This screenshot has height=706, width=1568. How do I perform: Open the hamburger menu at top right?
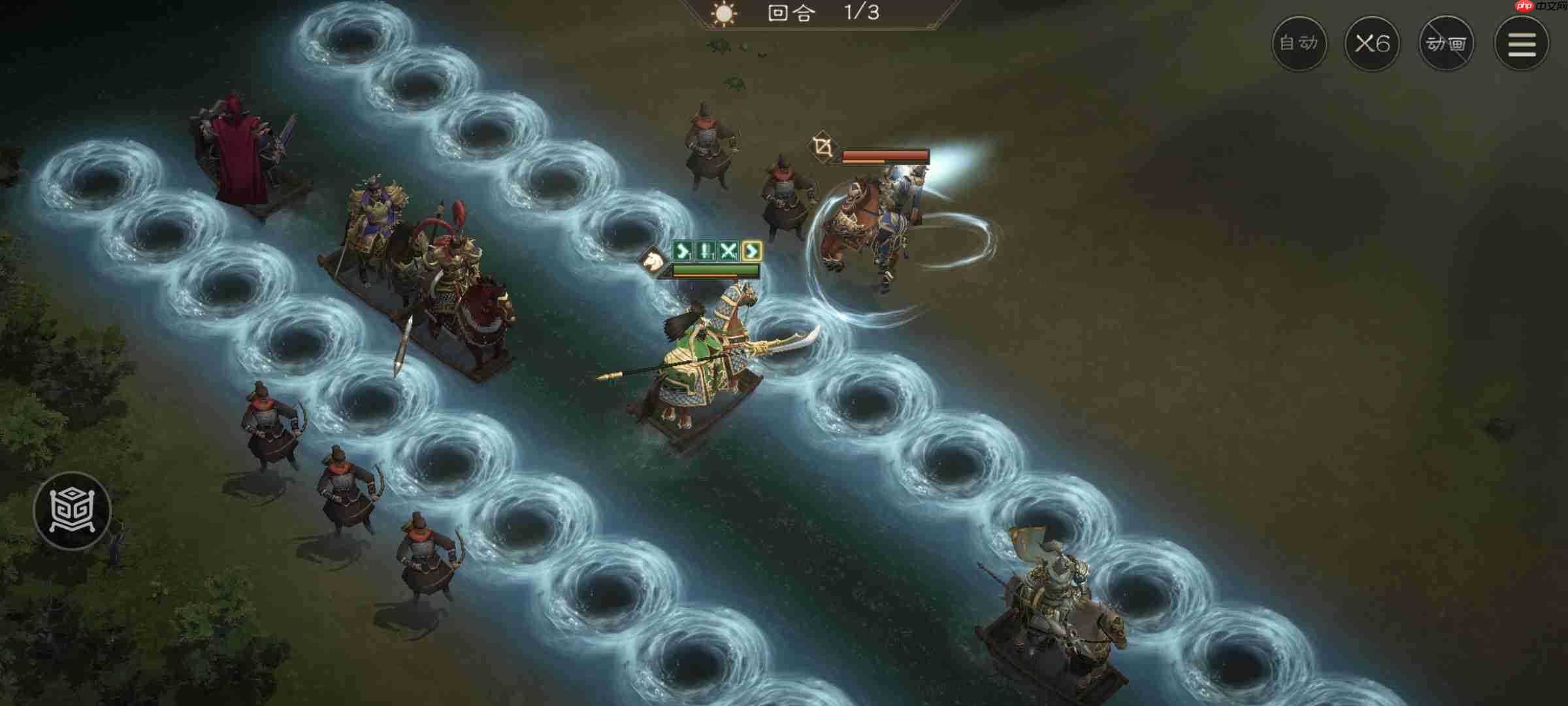pyautogui.click(x=1520, y=44)
